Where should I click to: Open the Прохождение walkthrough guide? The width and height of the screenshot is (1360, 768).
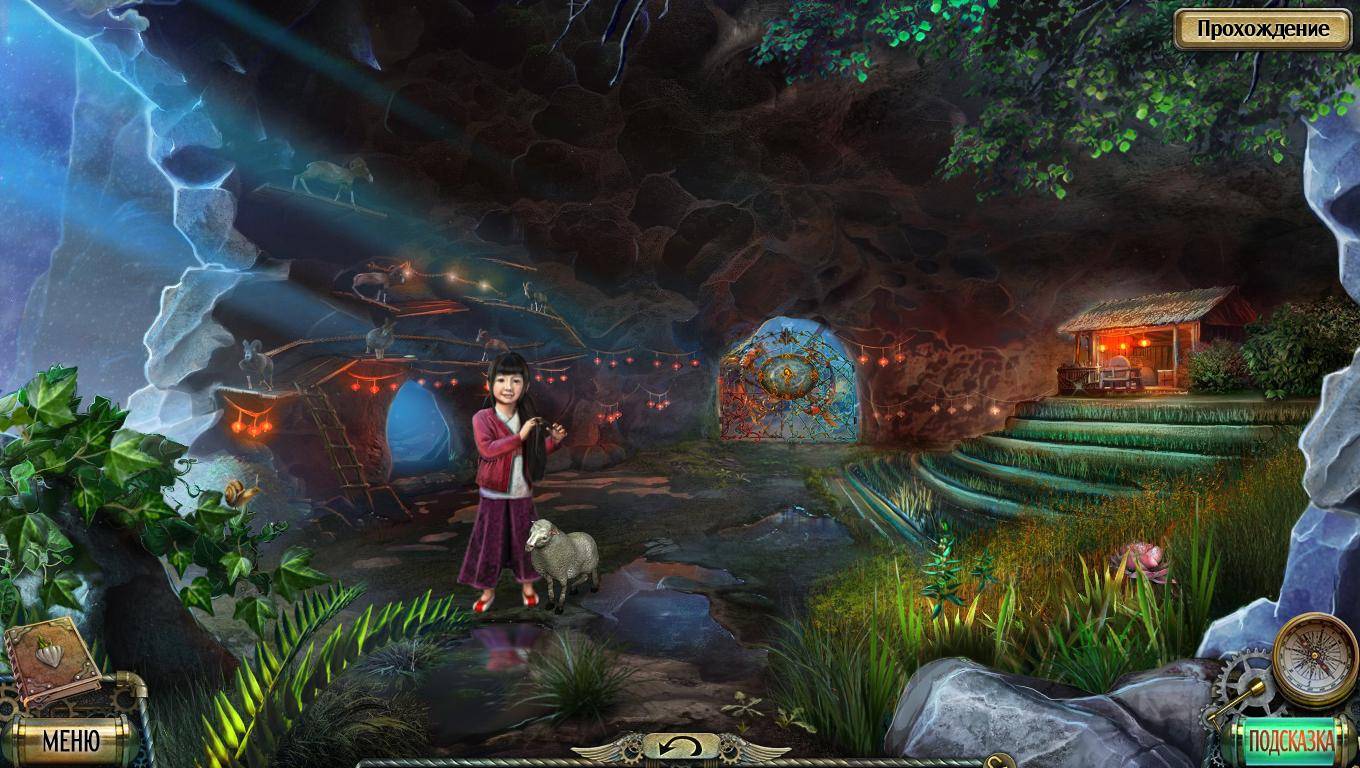click(x=1263, y=28)
